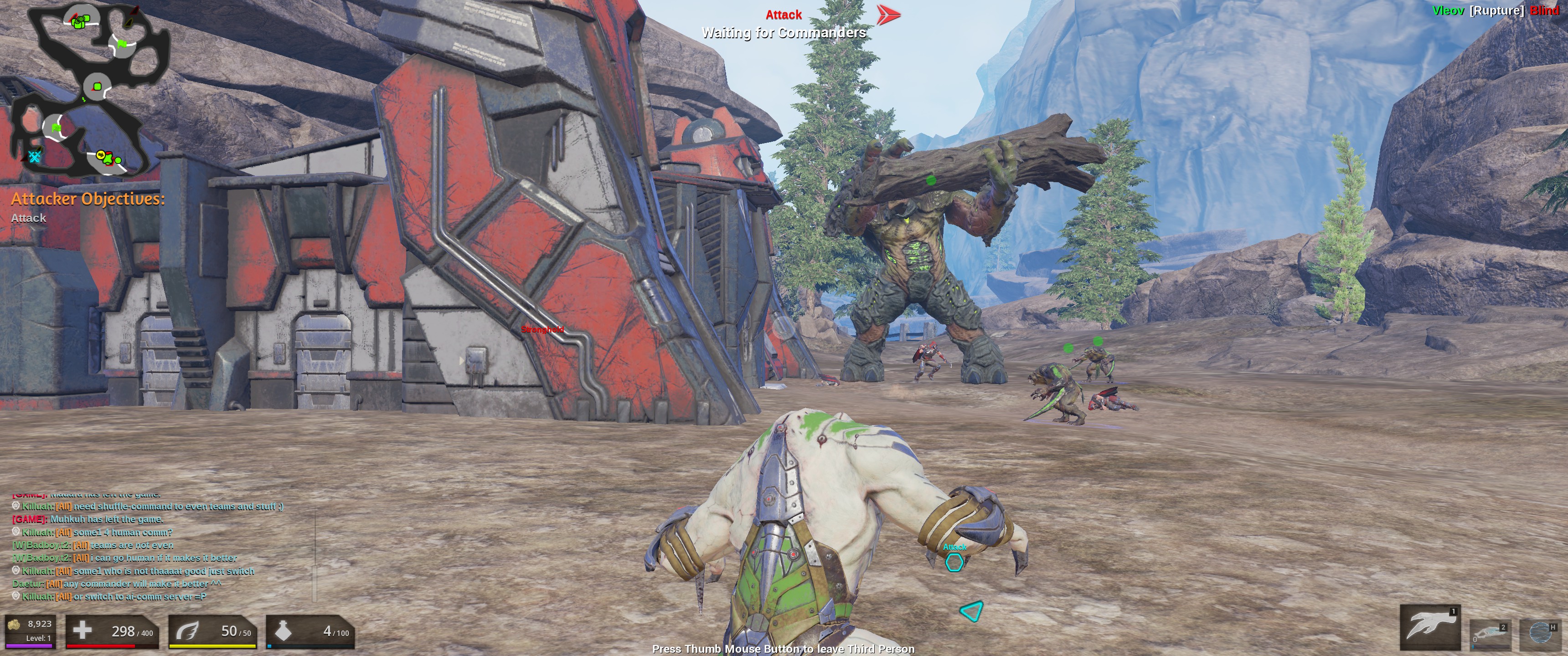Select the claw attack ability in slot 1
Screen dimensions: 1568x656
click(1429, 627)
